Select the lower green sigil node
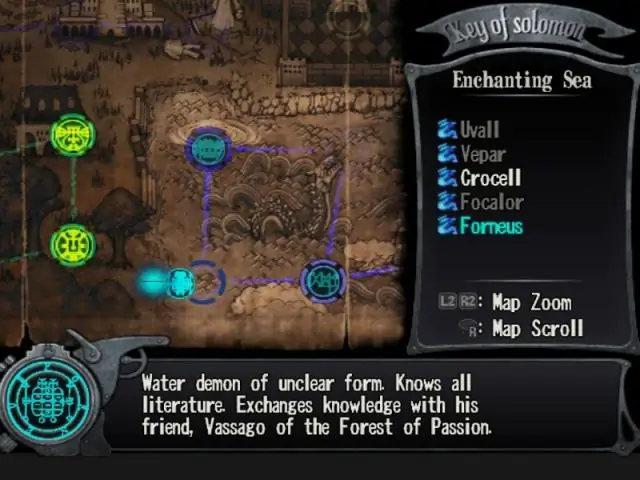This screenshot has height=480, width=640. coord(72,244)
